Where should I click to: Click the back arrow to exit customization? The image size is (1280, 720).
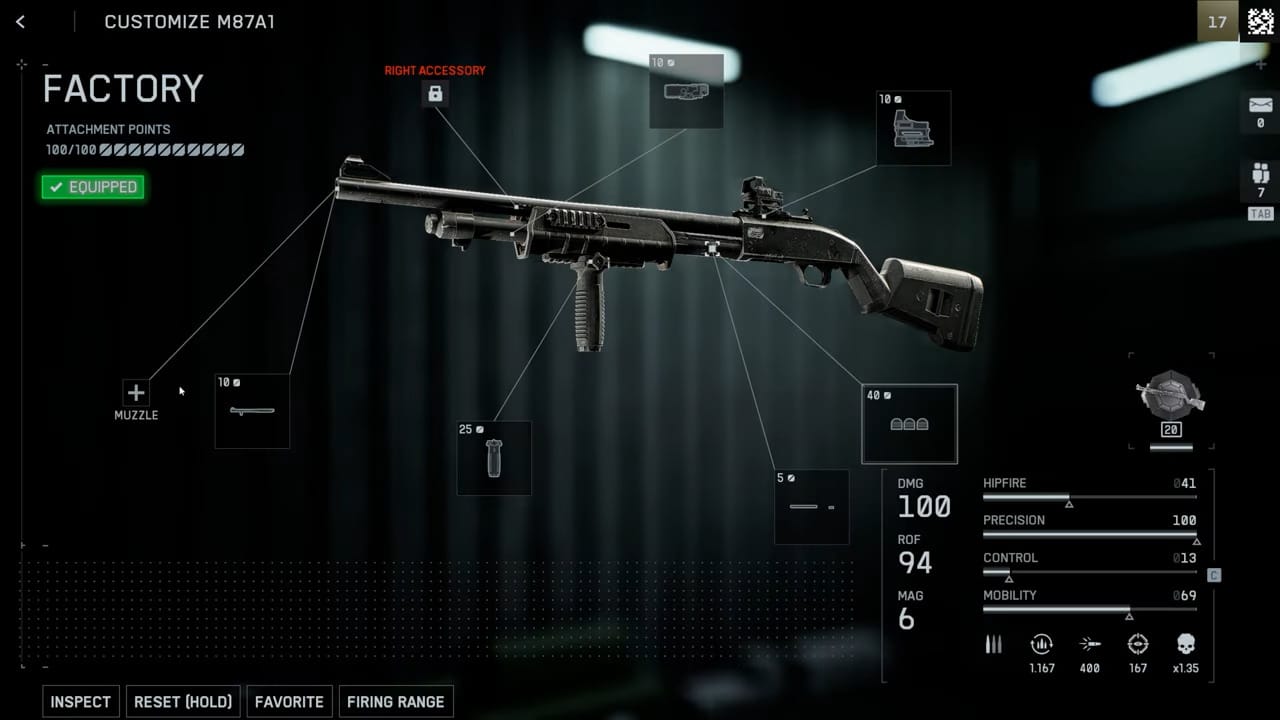[x=20, y=21]
